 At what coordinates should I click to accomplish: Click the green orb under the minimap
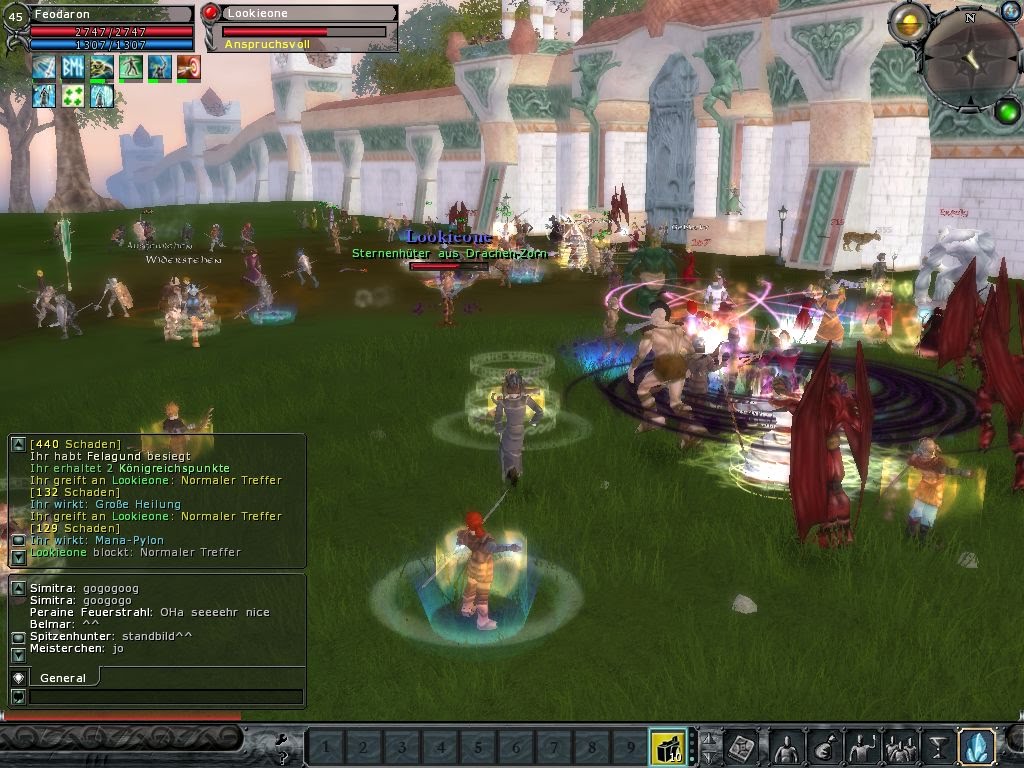tap(1006, 112)
